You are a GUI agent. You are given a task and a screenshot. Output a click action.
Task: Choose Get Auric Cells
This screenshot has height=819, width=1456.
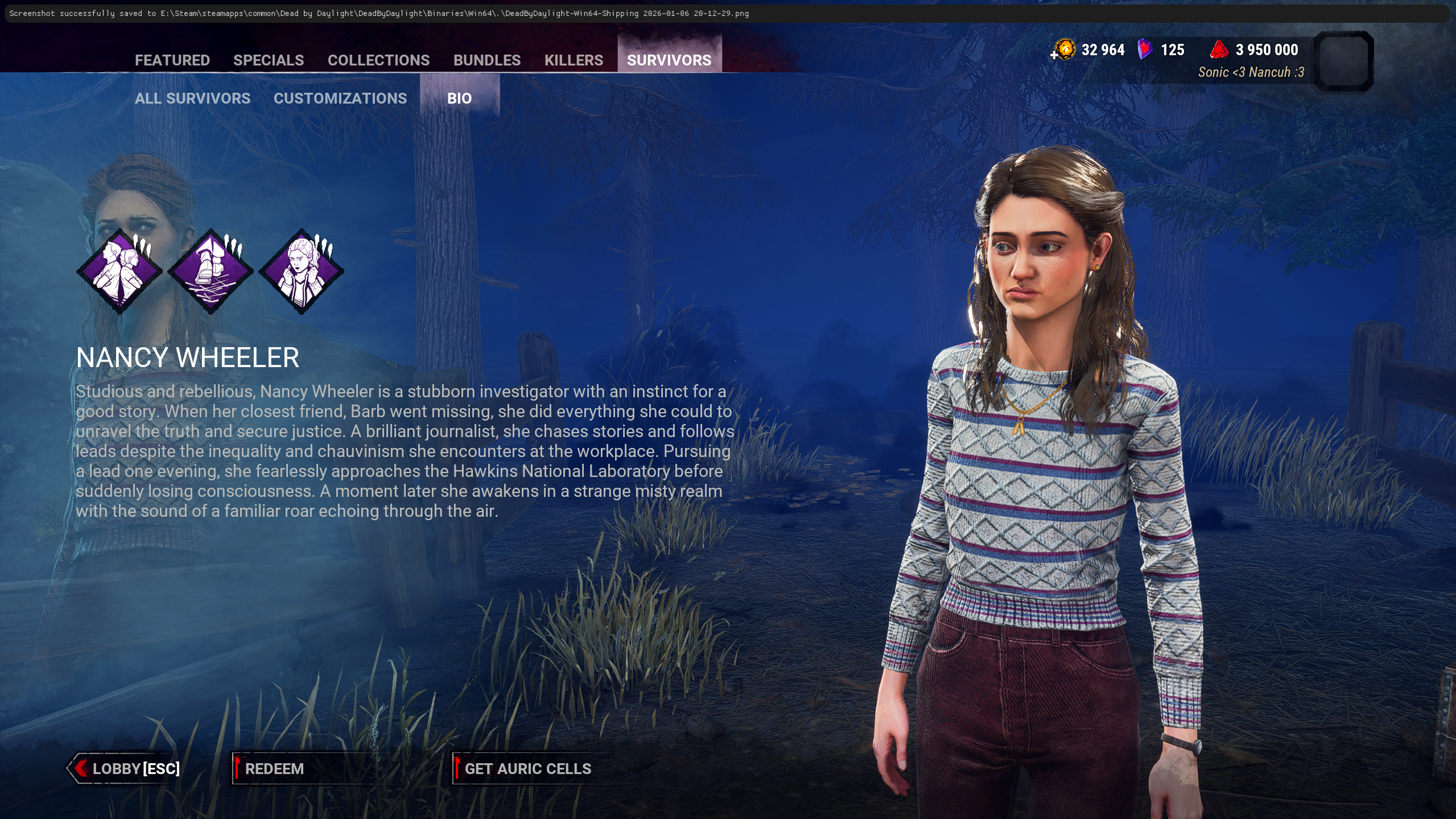point(527,768)
